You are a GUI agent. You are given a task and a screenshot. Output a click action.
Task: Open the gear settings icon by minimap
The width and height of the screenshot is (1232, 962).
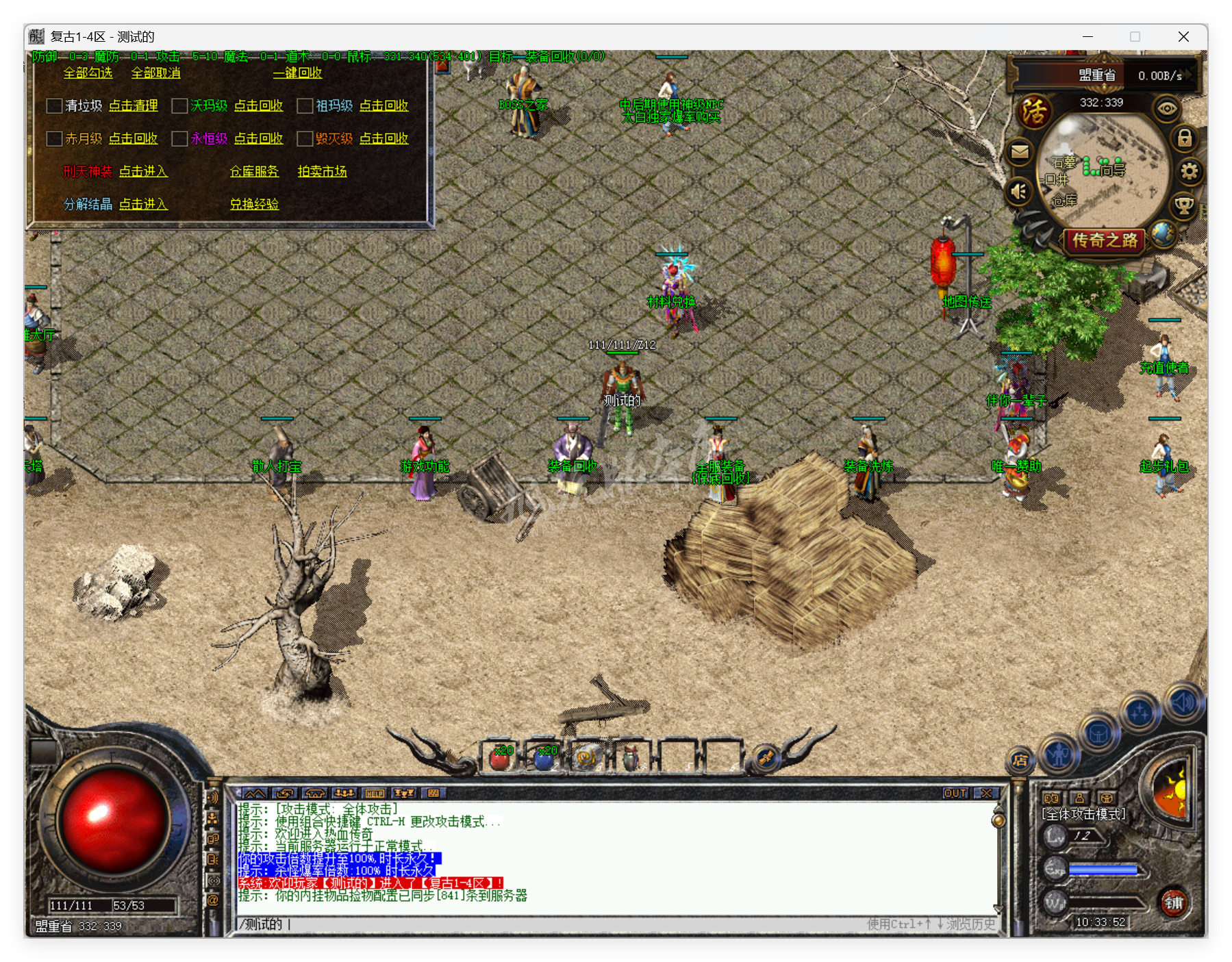[x=1190, y=171]
